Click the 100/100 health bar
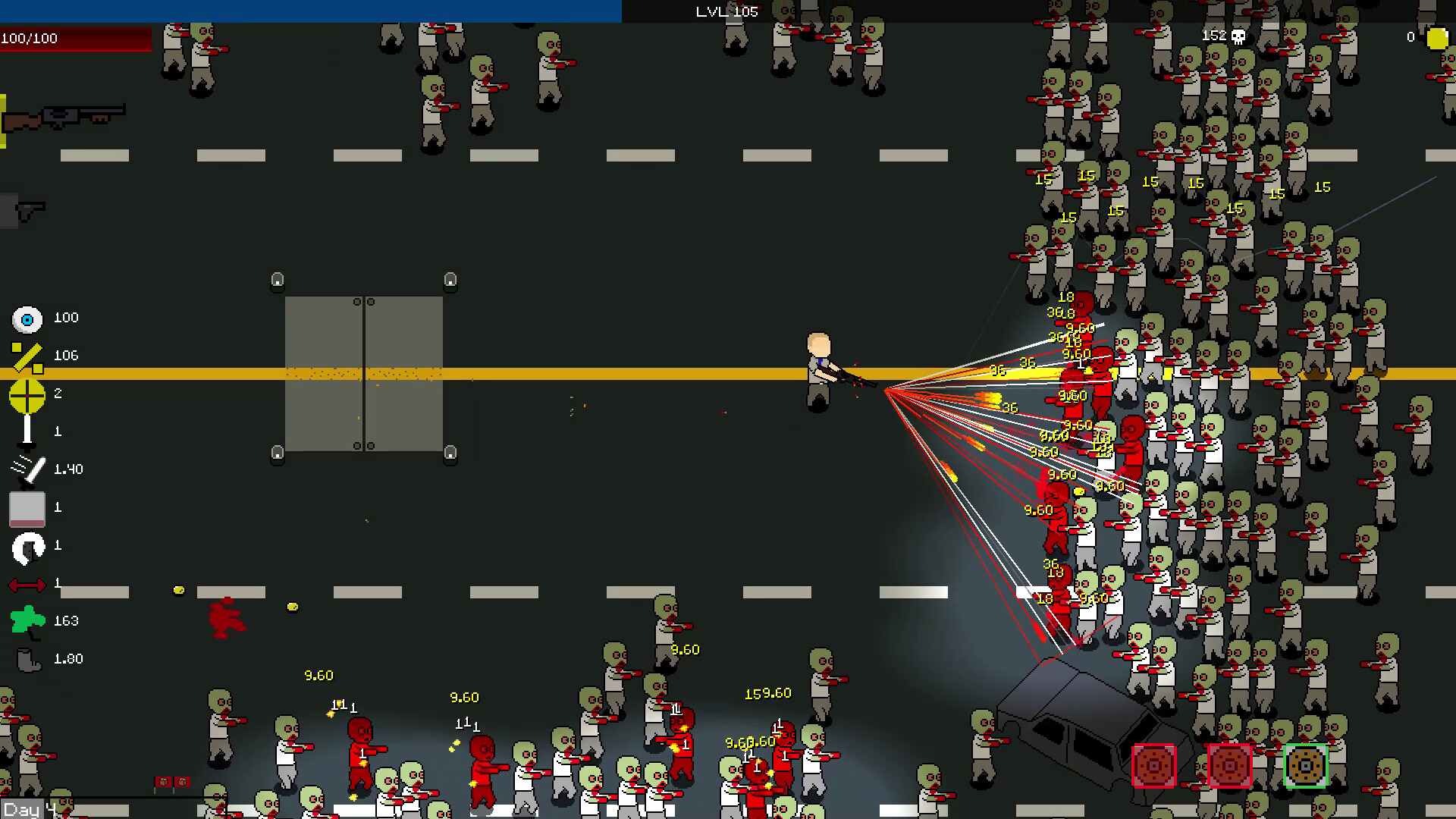Screen dimensions: 1456x819 [76, 38]
